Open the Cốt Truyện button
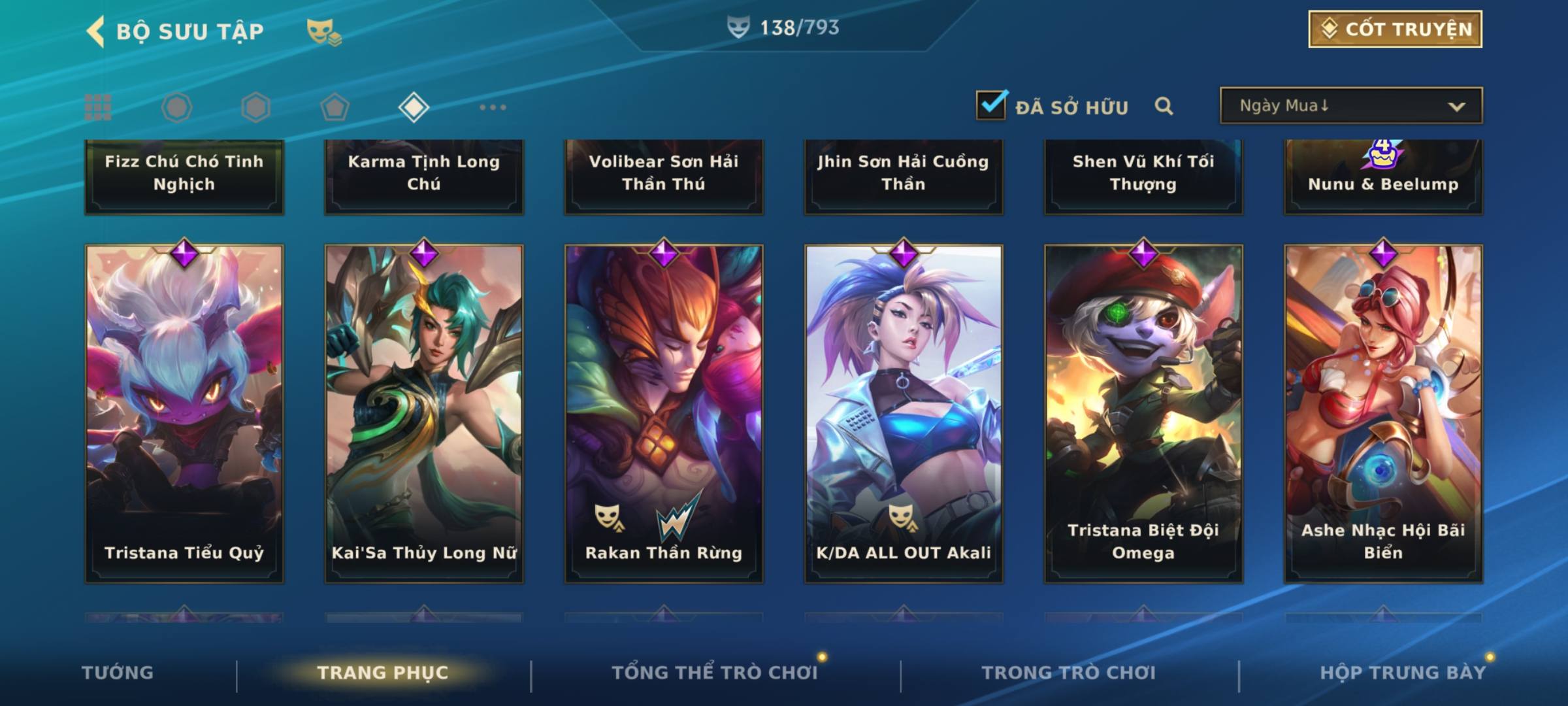Viewport: 1568px width, 706px height. (x=1395, y=29)
